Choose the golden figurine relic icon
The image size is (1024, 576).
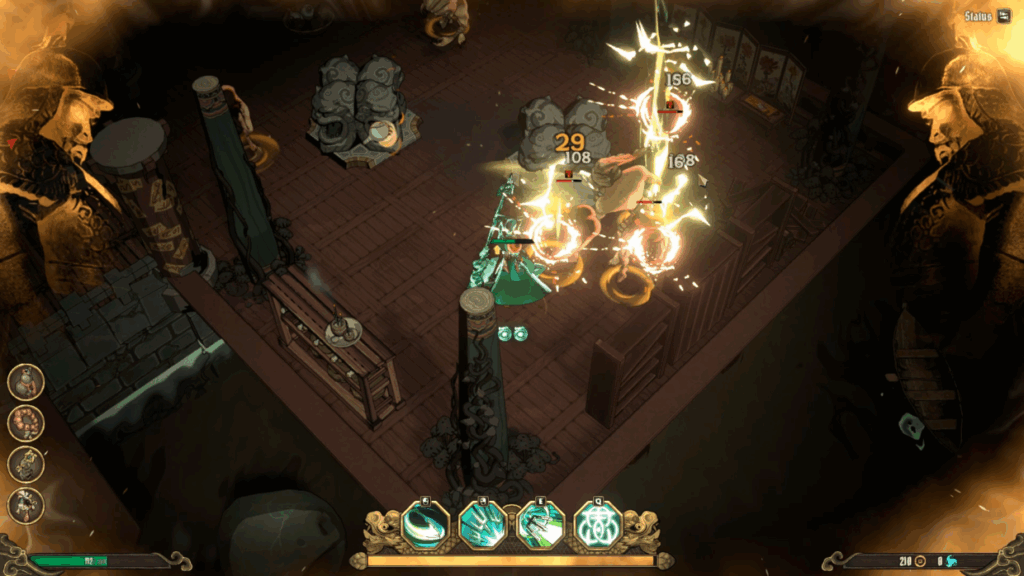(x=26, y=464)
